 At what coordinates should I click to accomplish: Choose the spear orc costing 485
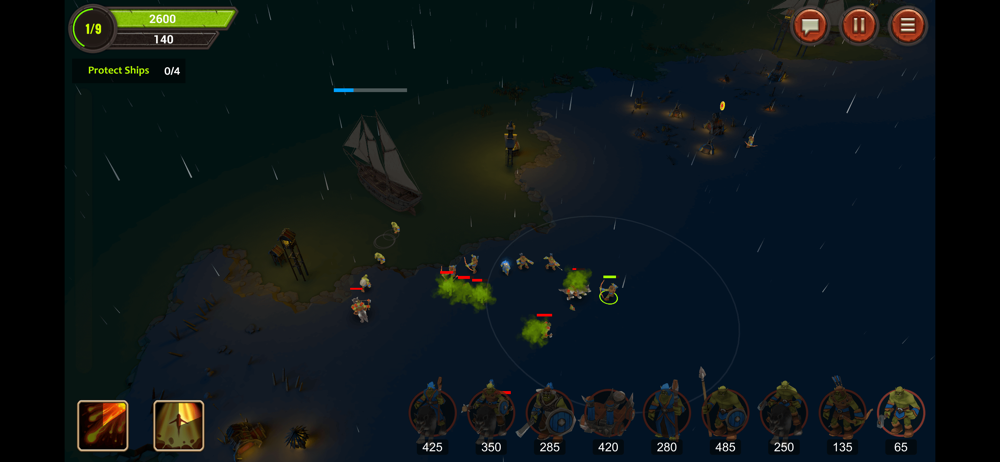[725, 414]
